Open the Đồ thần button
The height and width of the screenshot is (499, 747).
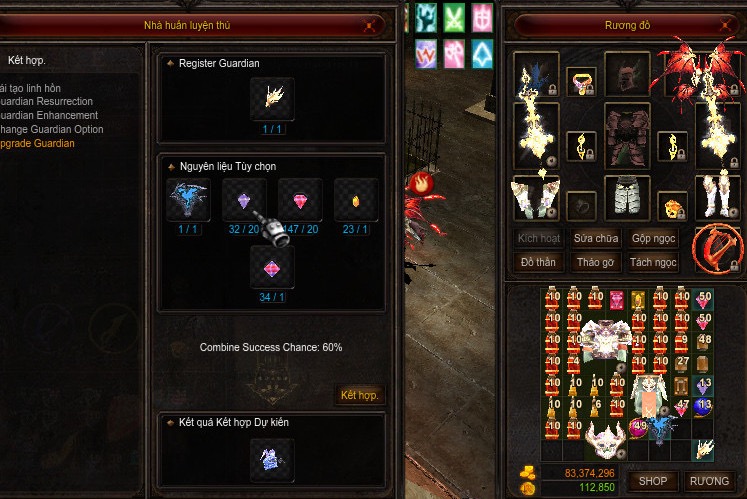point(540,263)
